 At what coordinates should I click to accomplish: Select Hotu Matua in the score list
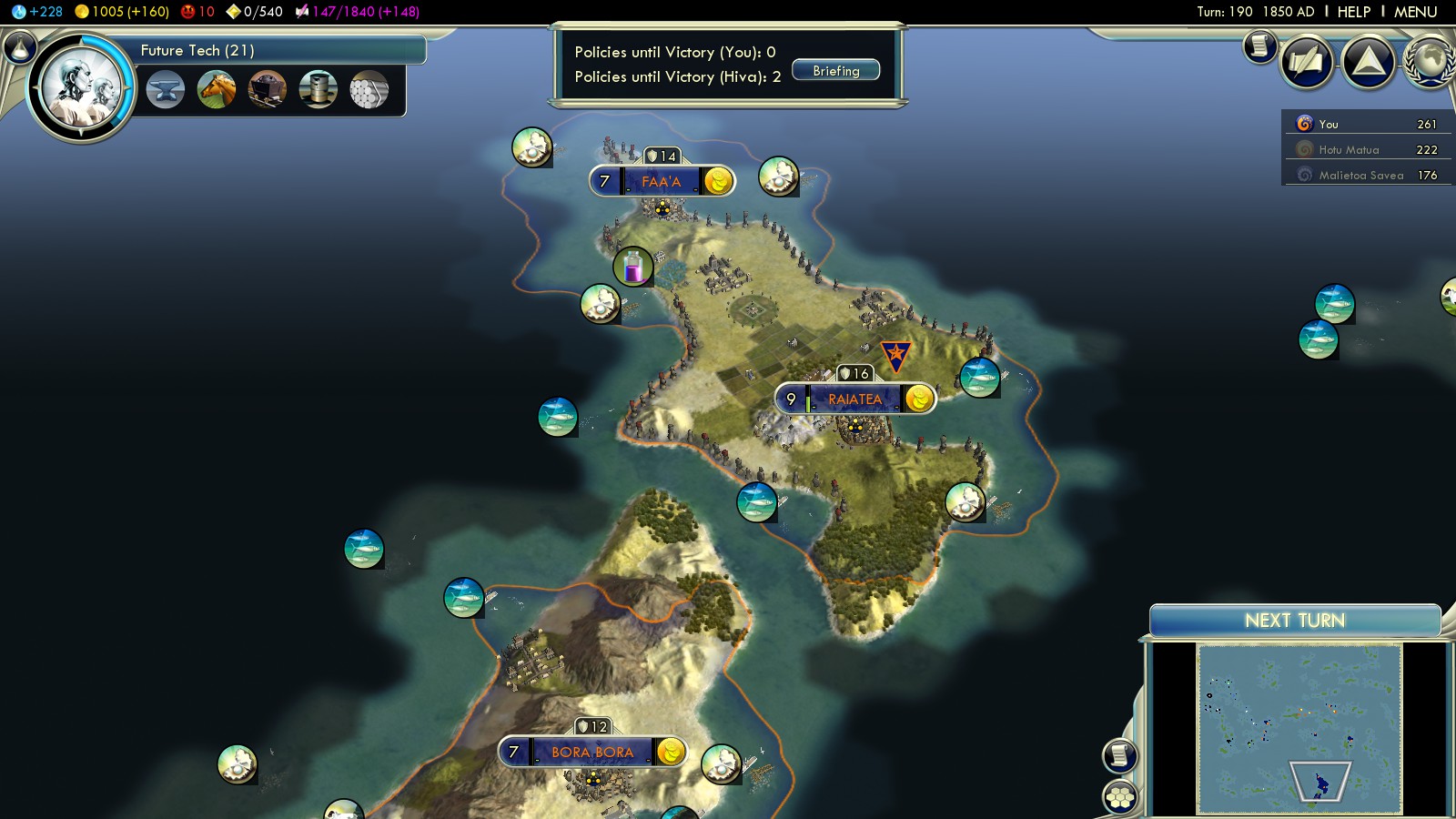1349,150
